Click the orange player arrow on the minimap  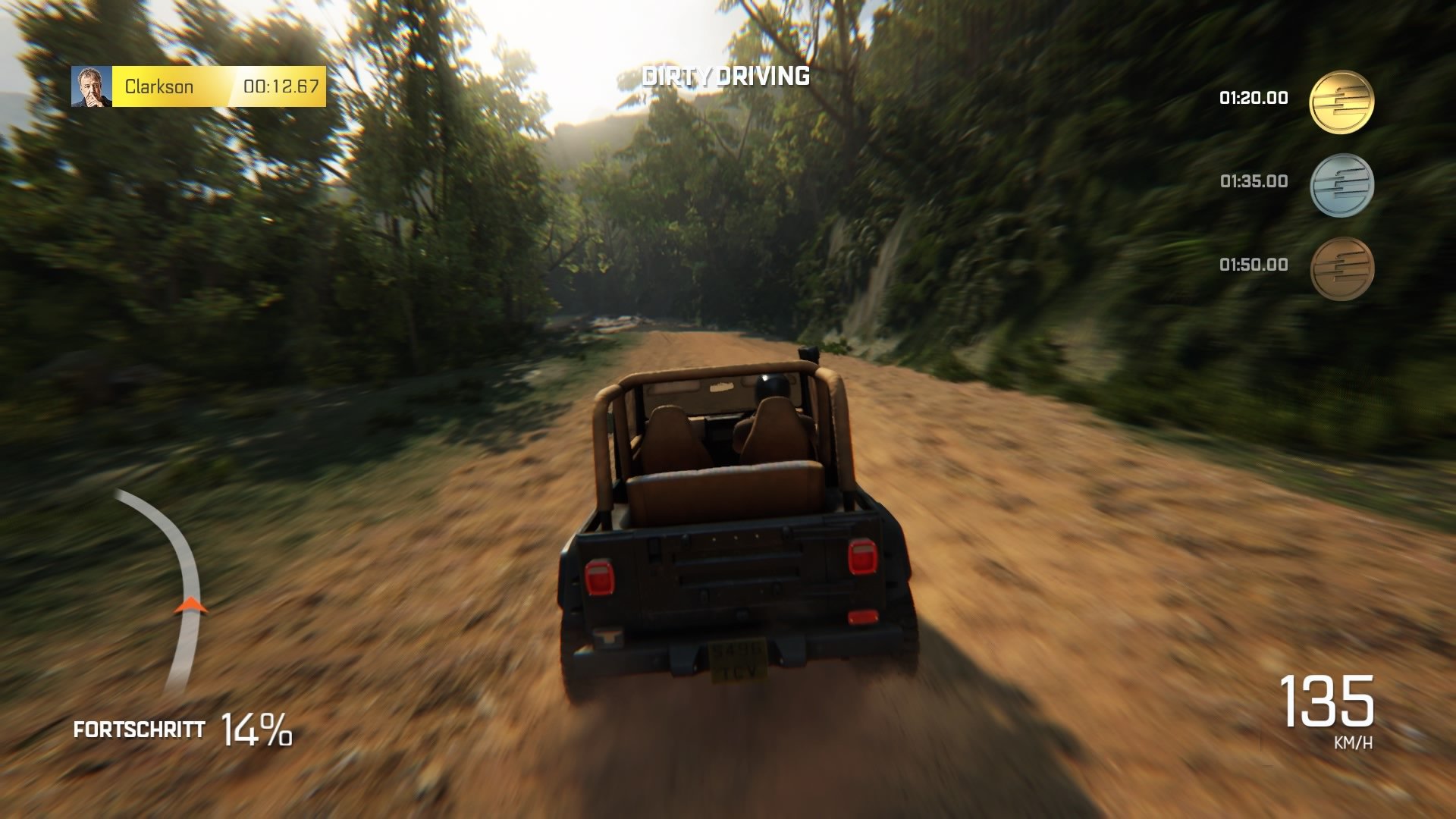(190, 607)
